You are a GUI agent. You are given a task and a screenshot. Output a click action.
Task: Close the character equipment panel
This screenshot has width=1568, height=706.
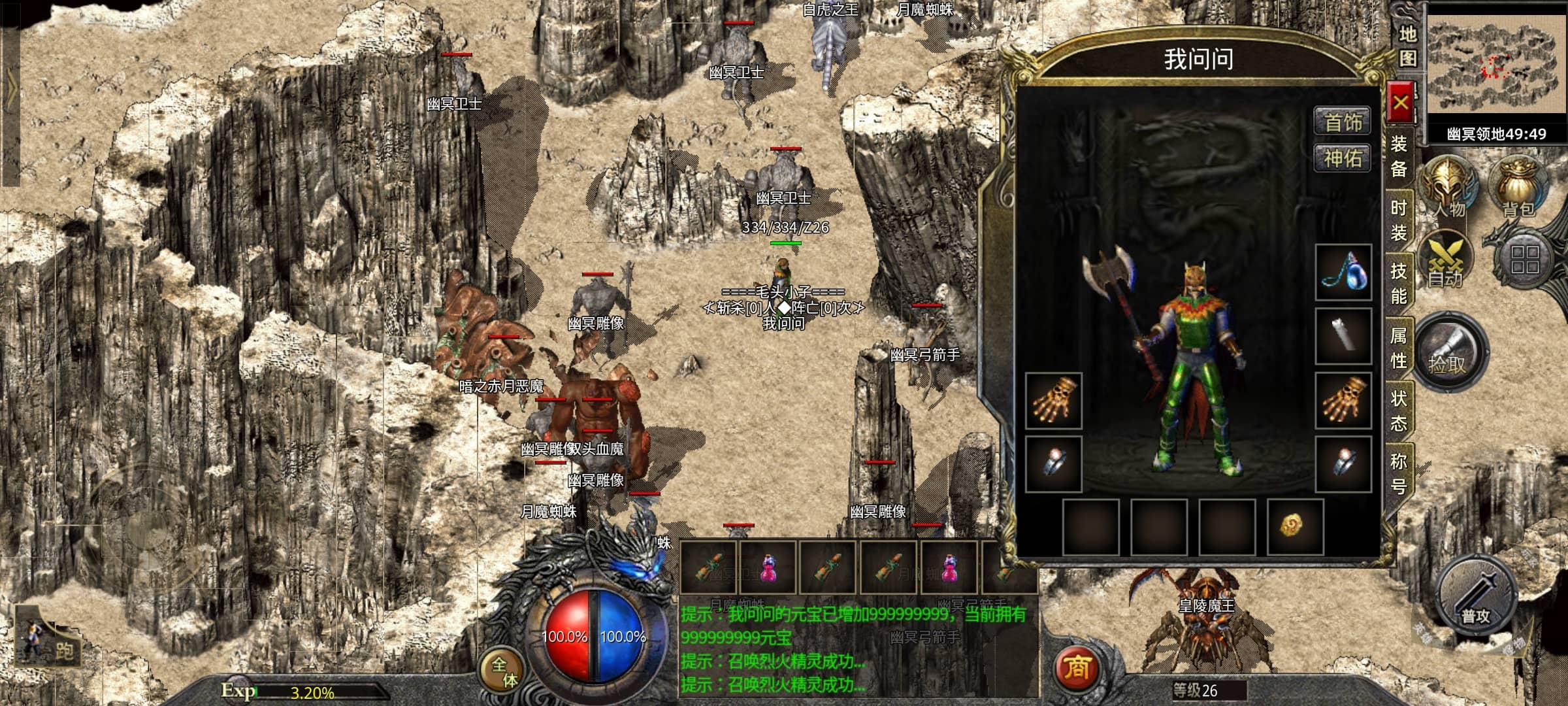pyautogui.click(x=1400, y=103)
